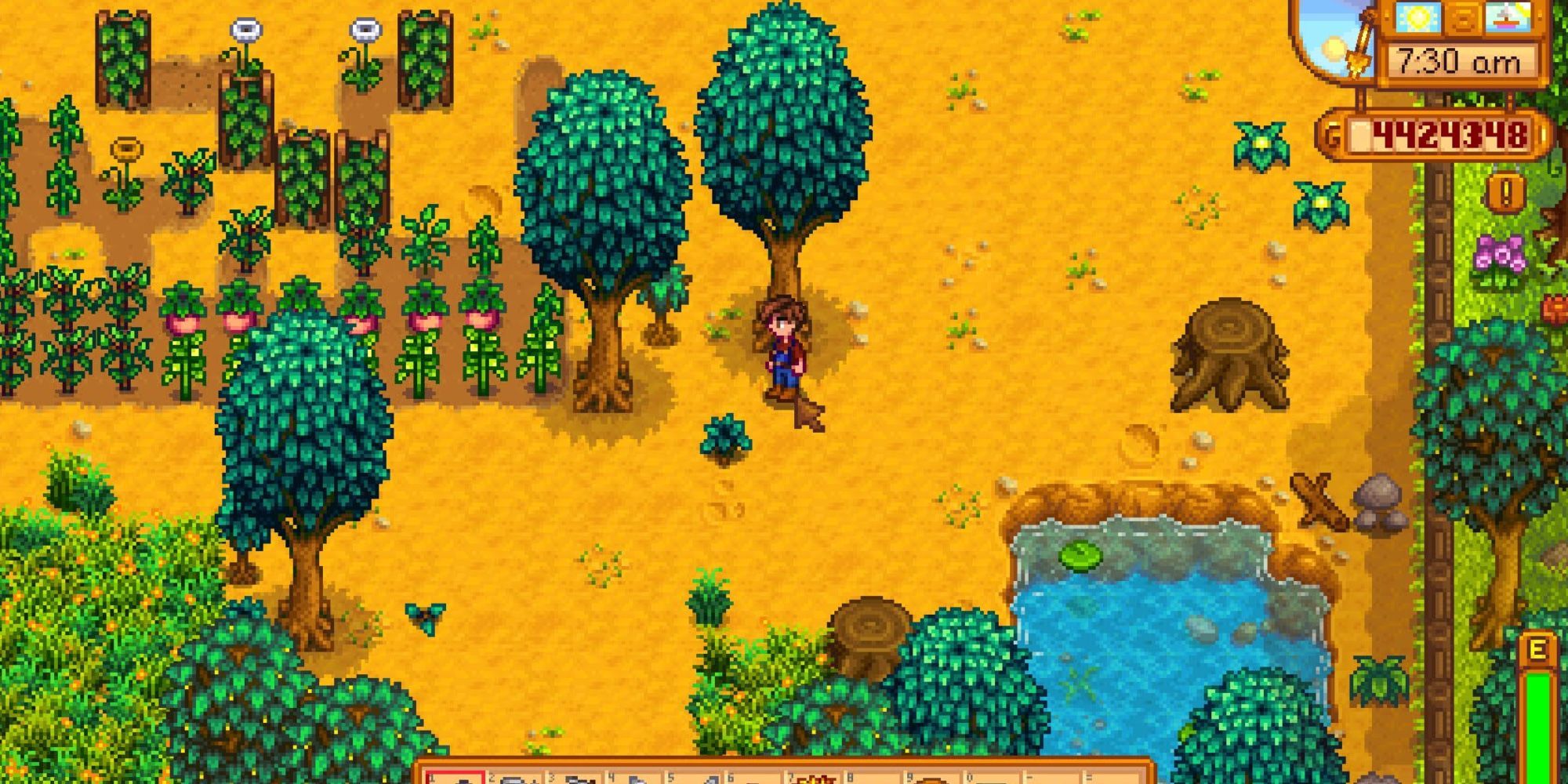Choose hotbar slot 7 with orange item

coord(815,778)
